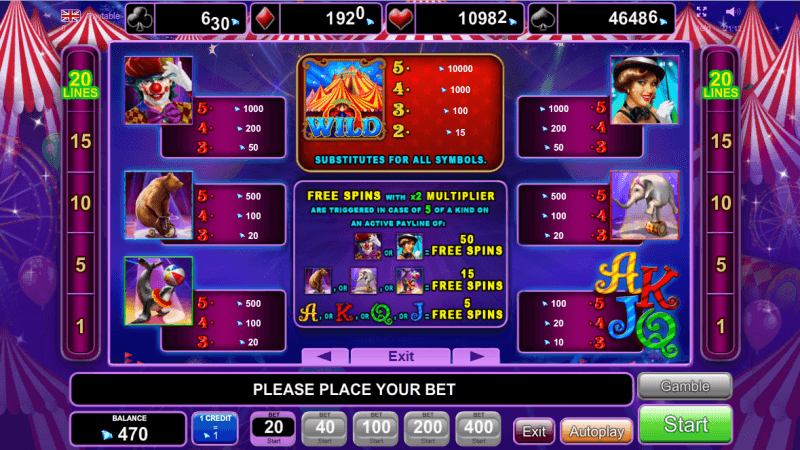Select 15 lines on the left selector
The image size is (800, 450).
pos(80,141)
